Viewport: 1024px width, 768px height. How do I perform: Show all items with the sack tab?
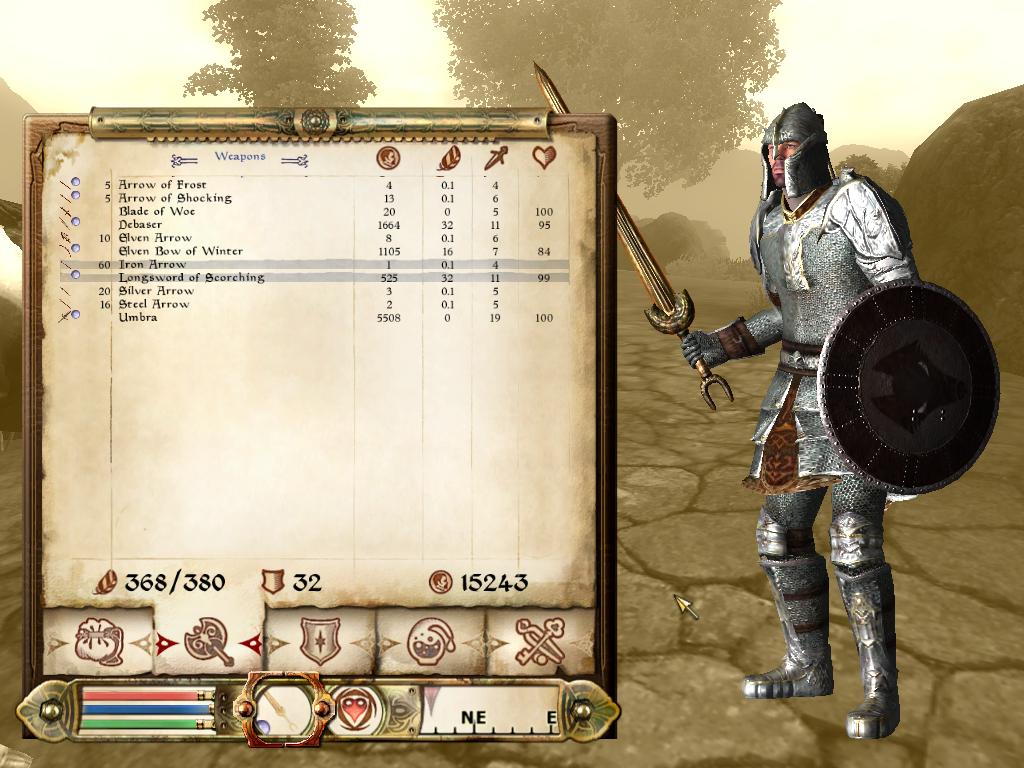click(x=98, y=642)
